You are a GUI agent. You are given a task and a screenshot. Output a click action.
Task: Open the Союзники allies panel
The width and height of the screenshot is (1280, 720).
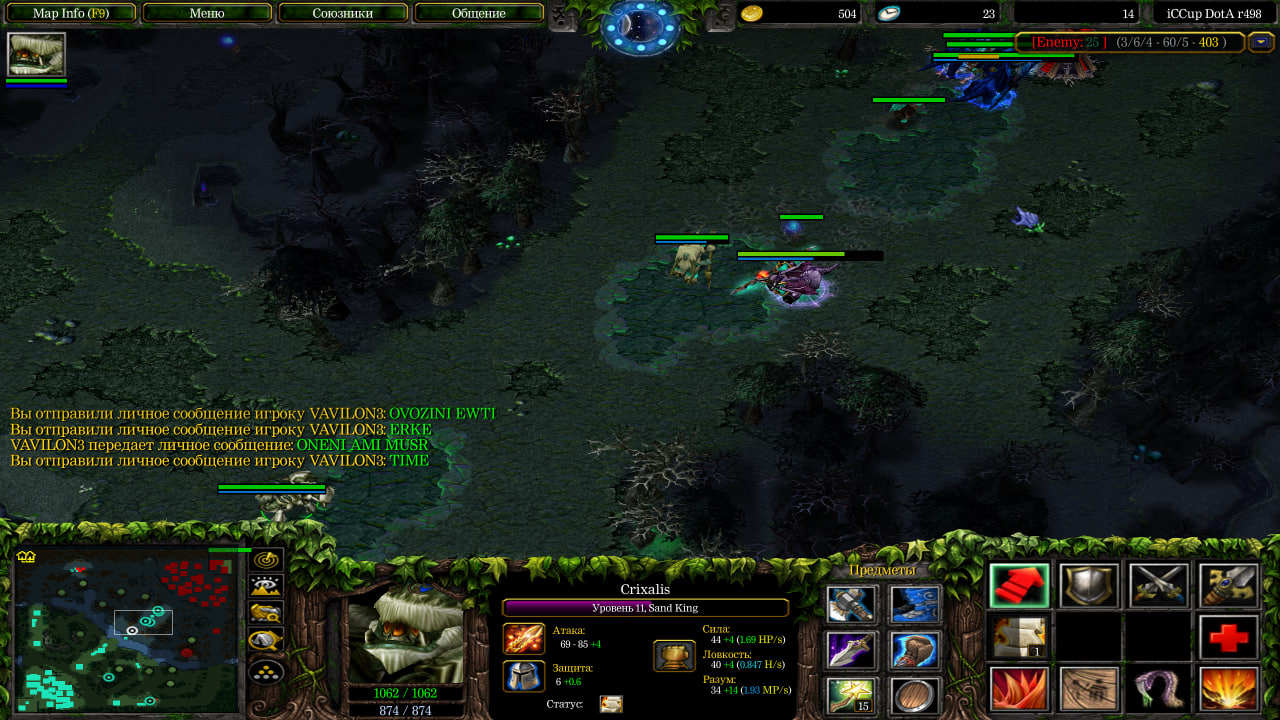click(x=343, y=13)
